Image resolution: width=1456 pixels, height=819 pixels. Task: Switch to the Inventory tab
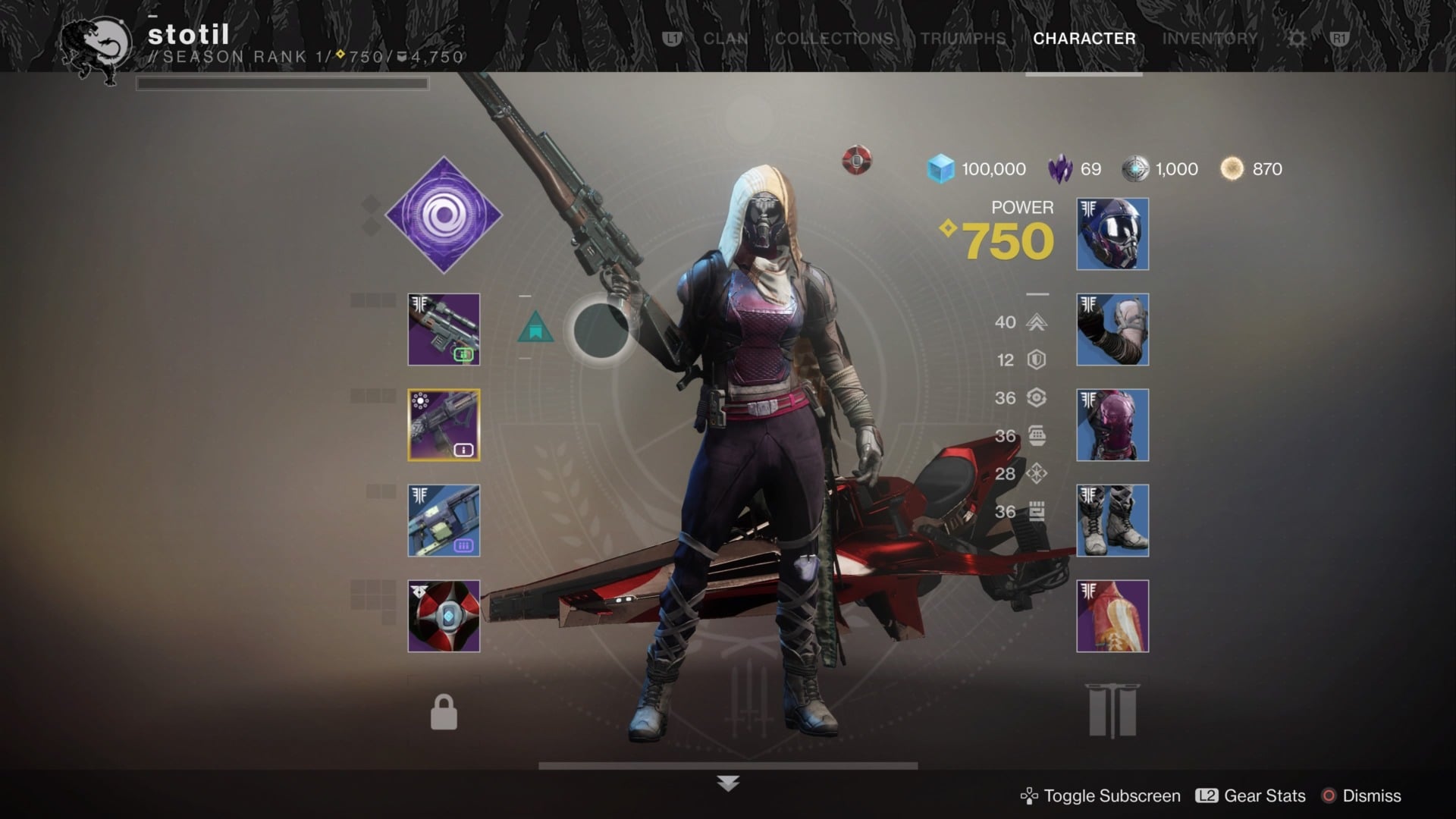[x=1210, y=39]
